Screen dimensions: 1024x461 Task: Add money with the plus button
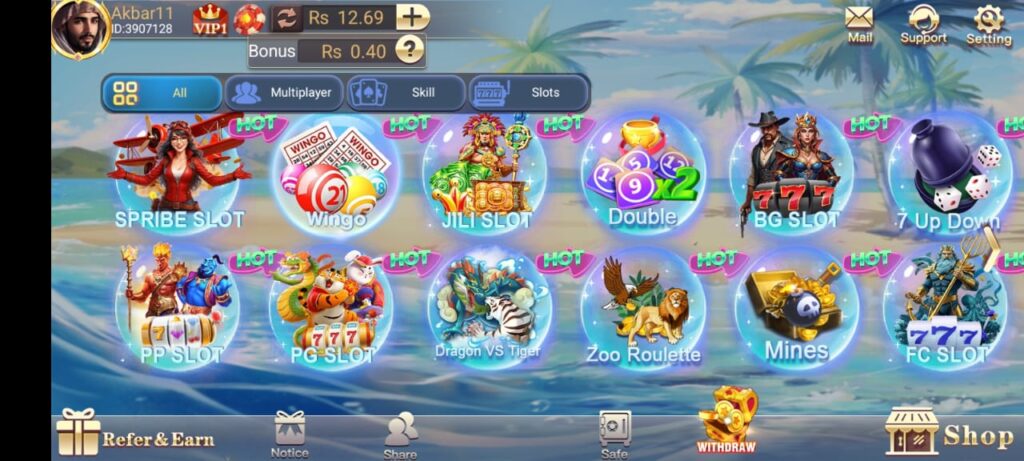[x=412, y=17]
